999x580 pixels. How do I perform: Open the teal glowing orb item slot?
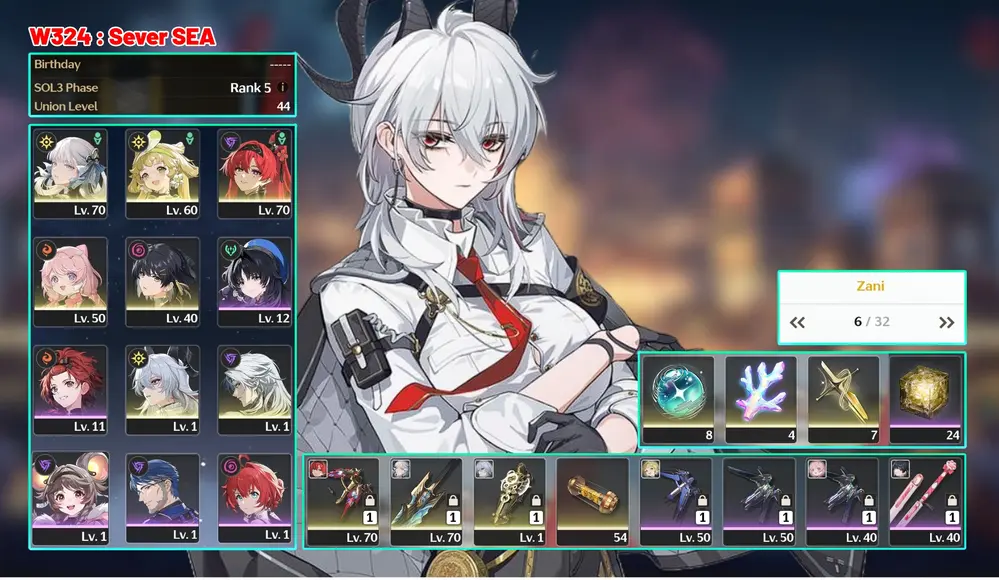tap(679, 398)
